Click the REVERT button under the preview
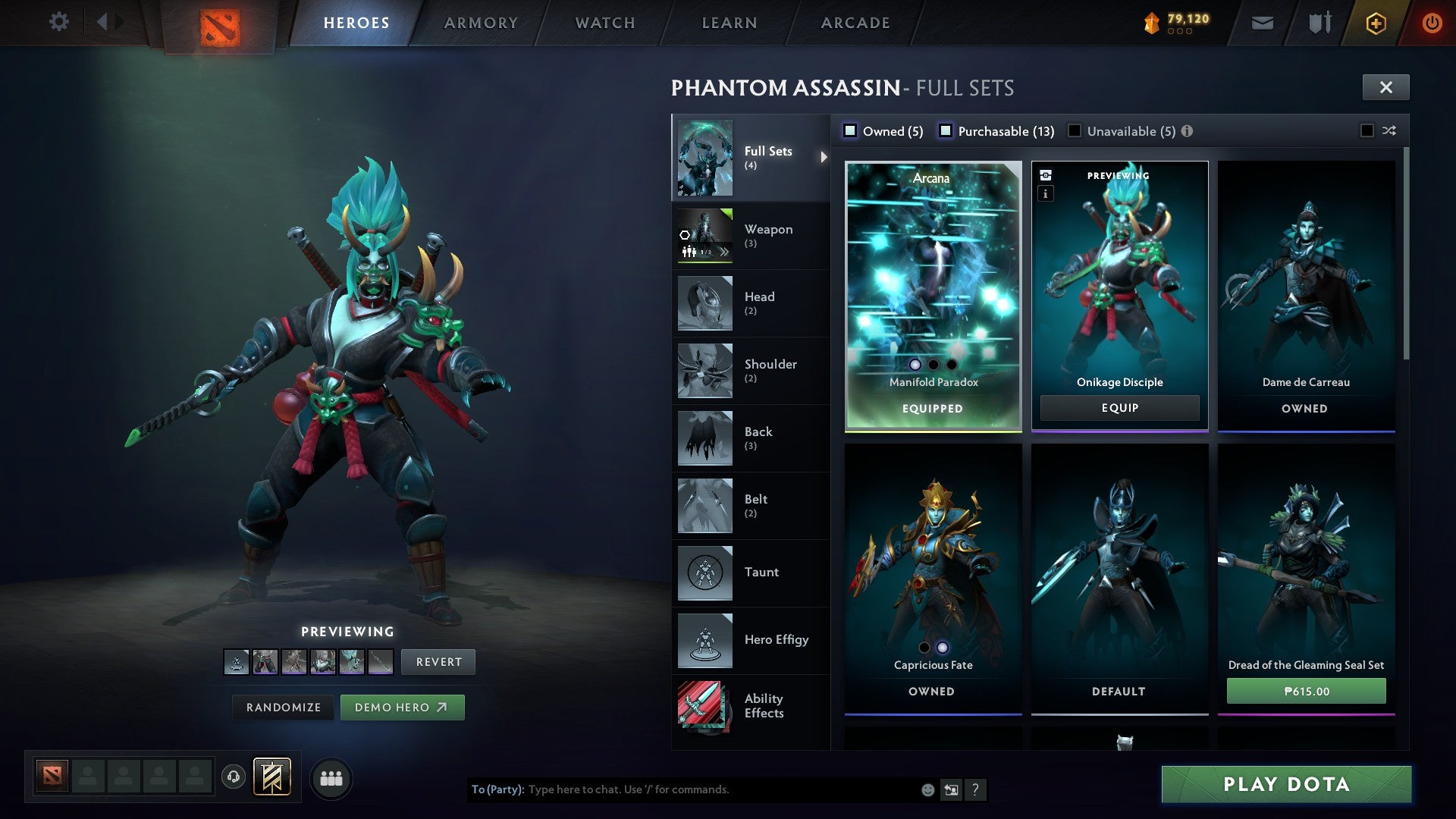Screen dimensions: 1456x819 [438, 661]
